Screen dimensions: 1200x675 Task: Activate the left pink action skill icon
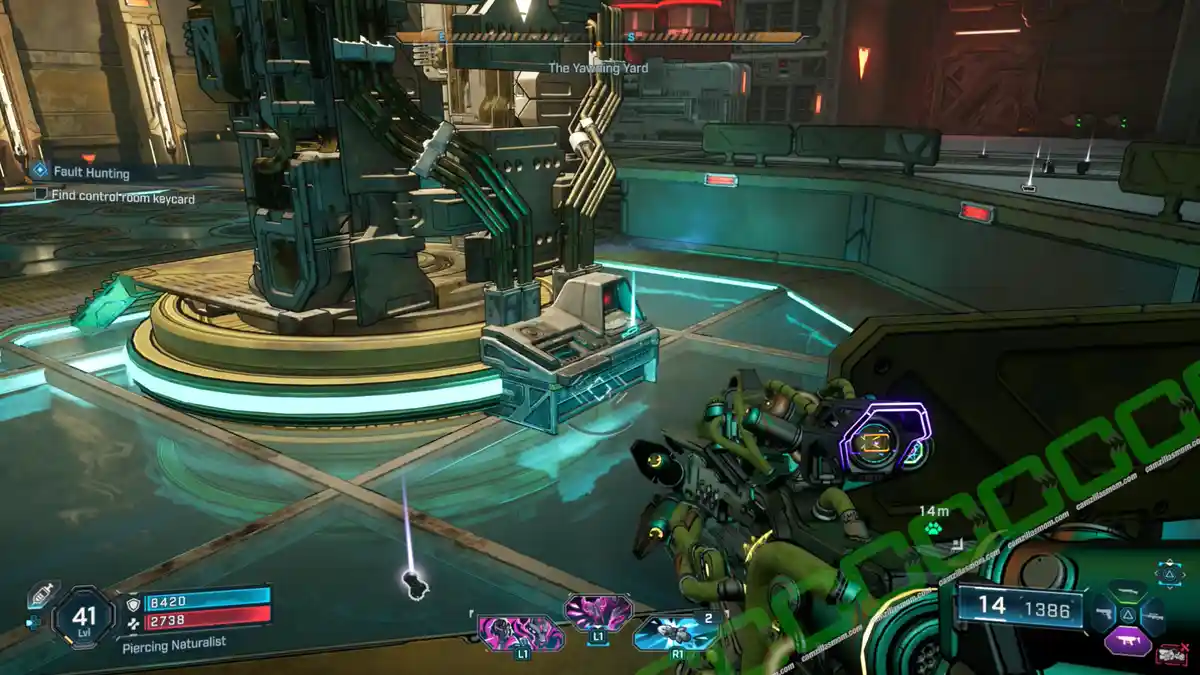[520, 632]
